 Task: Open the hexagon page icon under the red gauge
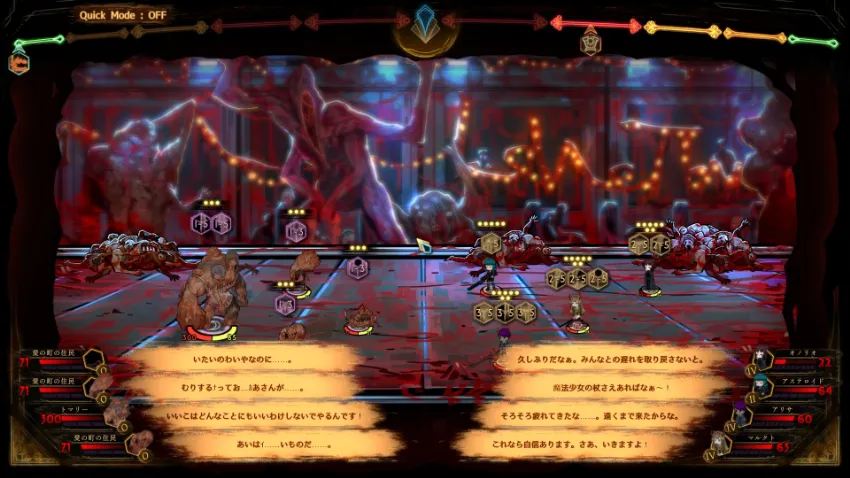tap(590, 41)
